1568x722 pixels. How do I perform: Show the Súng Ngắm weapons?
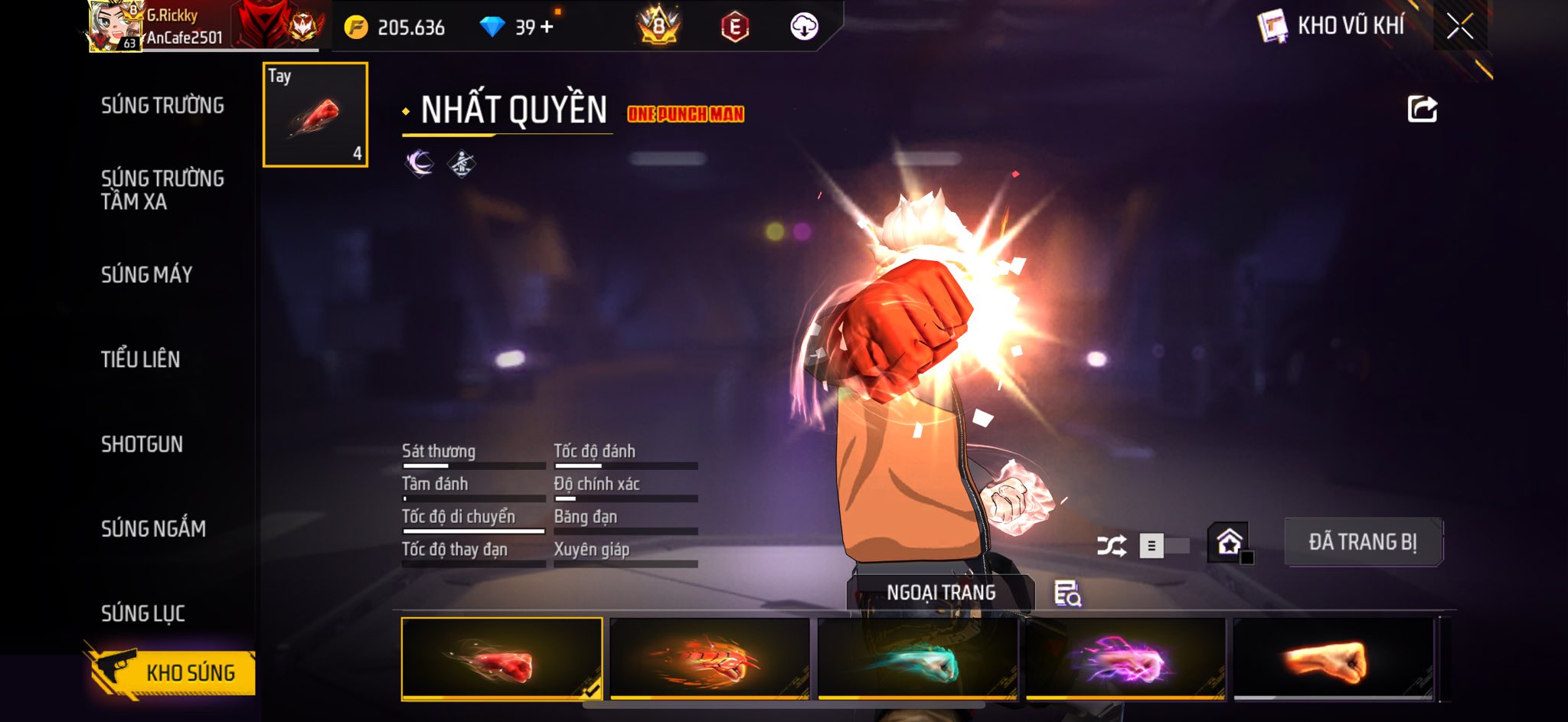153,528
